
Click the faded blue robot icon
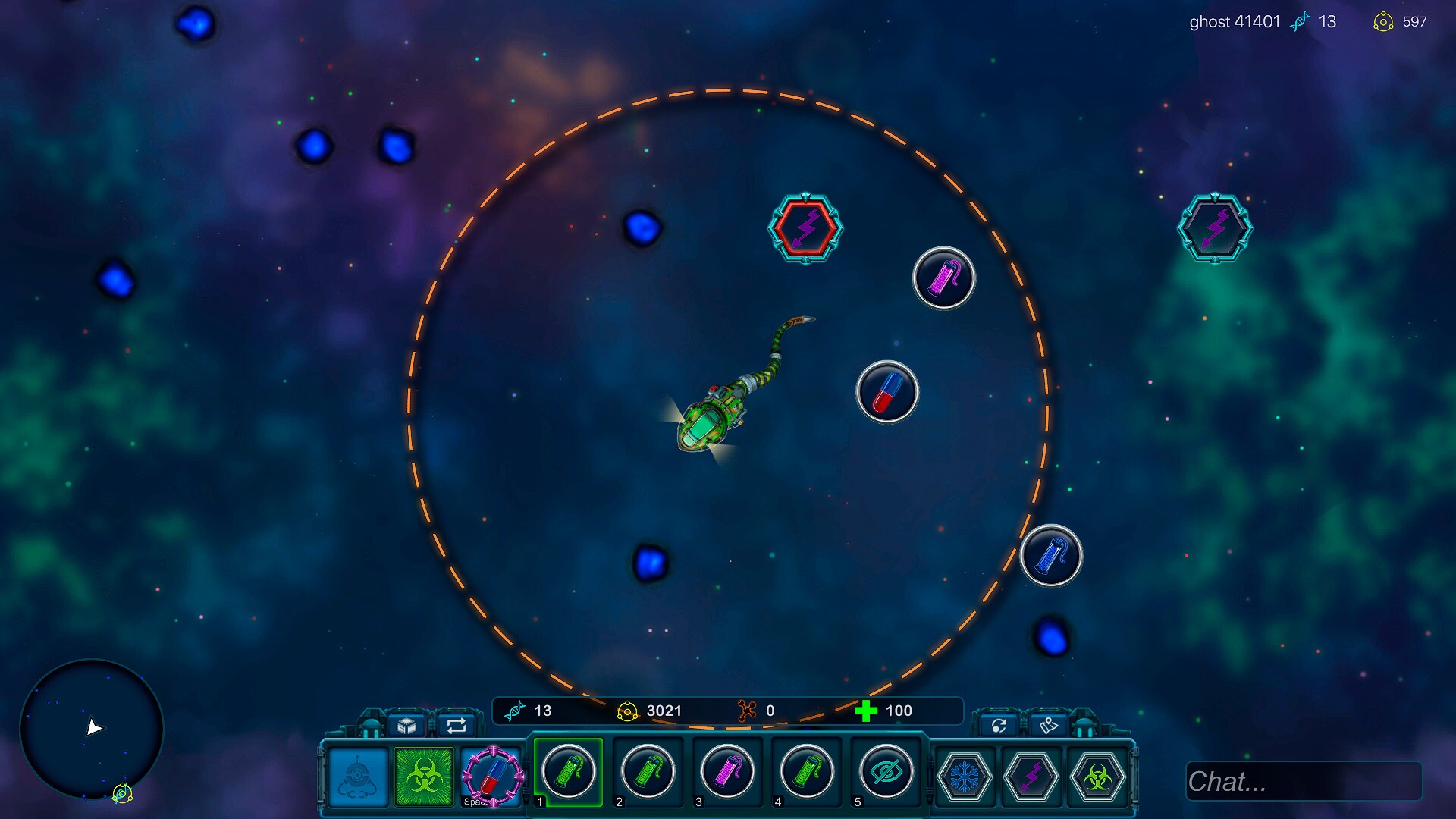point(358,777)
